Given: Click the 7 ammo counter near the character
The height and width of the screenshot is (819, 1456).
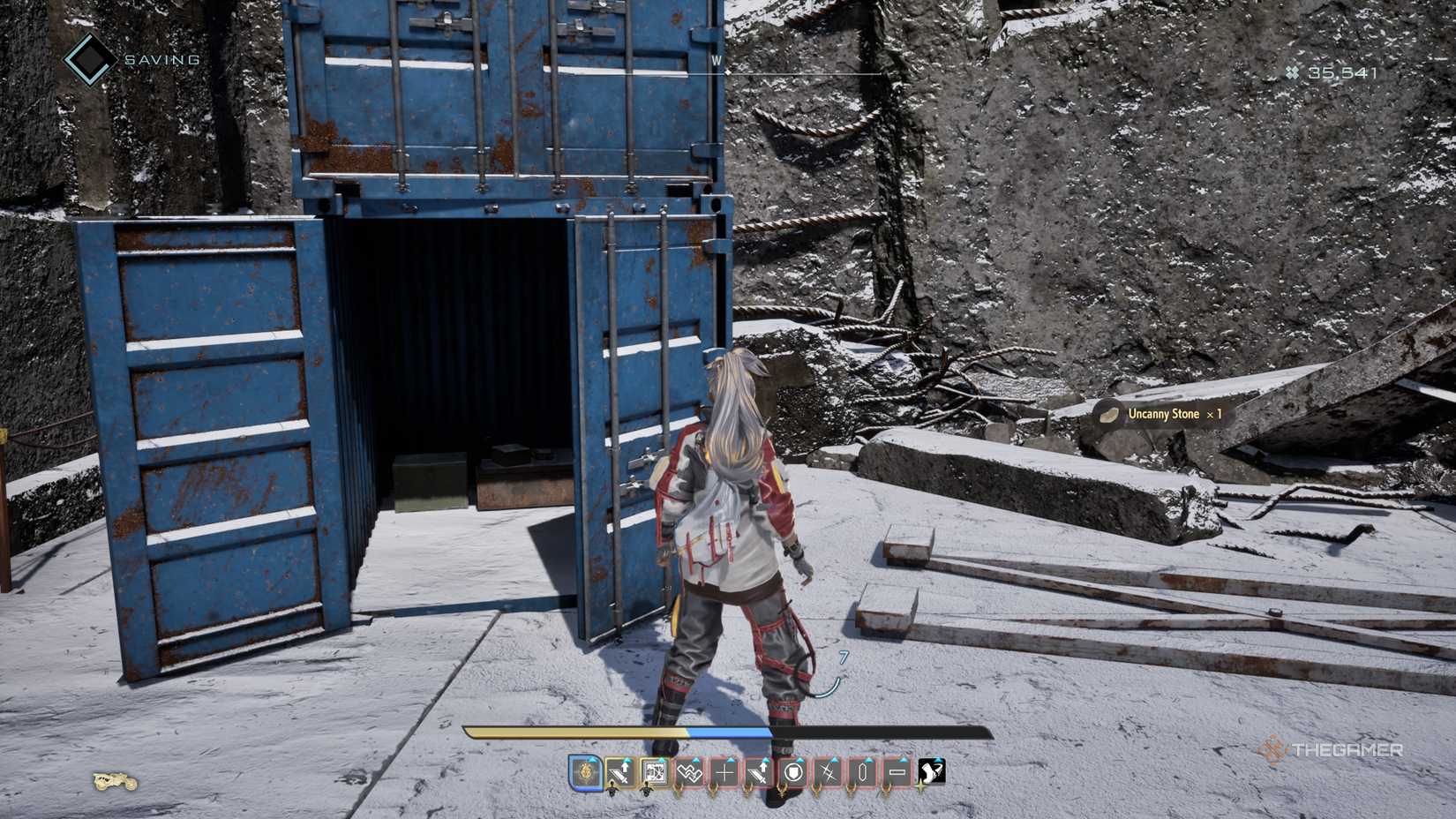Looking at the screenshot, I should (x=844, y=657).
